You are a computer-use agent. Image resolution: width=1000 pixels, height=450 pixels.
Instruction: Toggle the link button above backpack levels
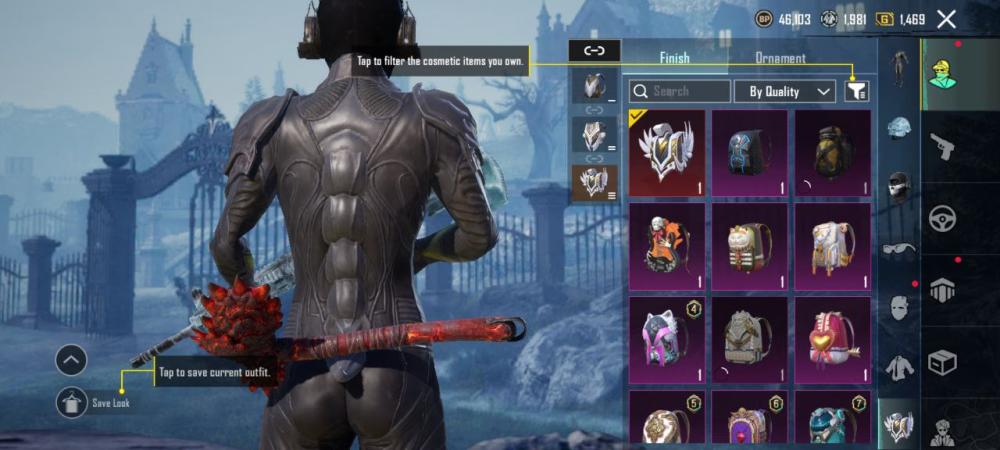coord(594,49)
